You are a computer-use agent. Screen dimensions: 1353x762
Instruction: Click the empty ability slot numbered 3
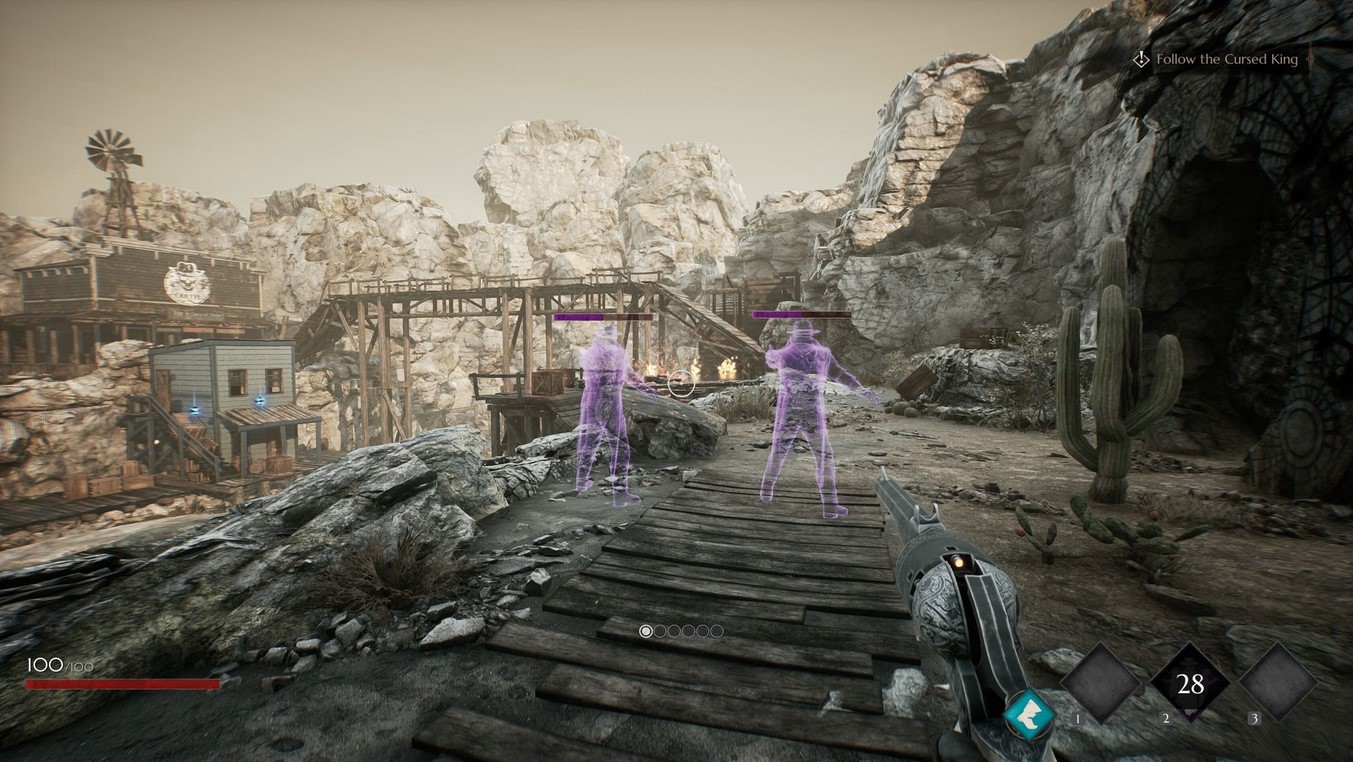click(1278, 684)
